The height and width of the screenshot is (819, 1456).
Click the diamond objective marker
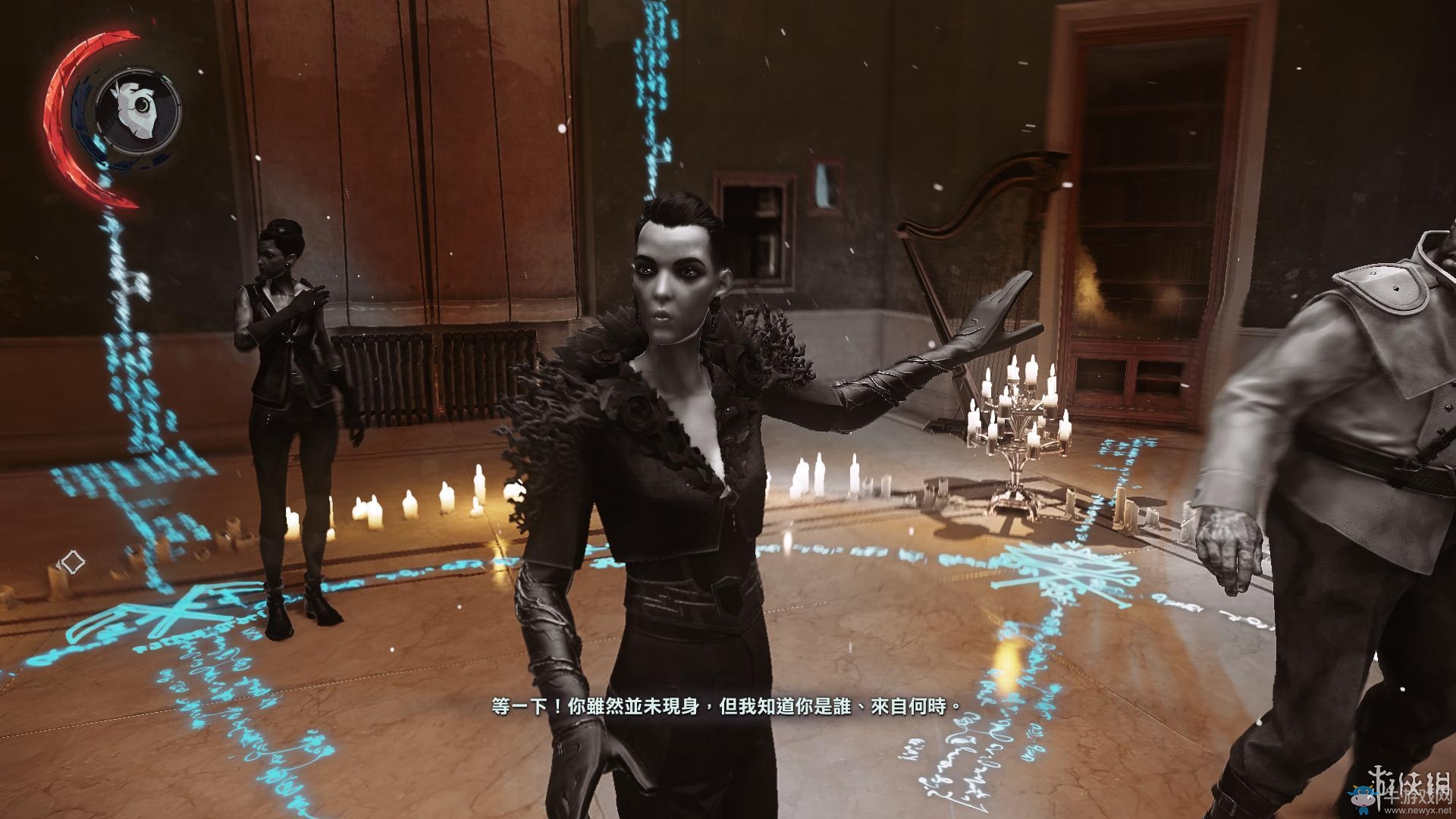(x=72, y=562)
